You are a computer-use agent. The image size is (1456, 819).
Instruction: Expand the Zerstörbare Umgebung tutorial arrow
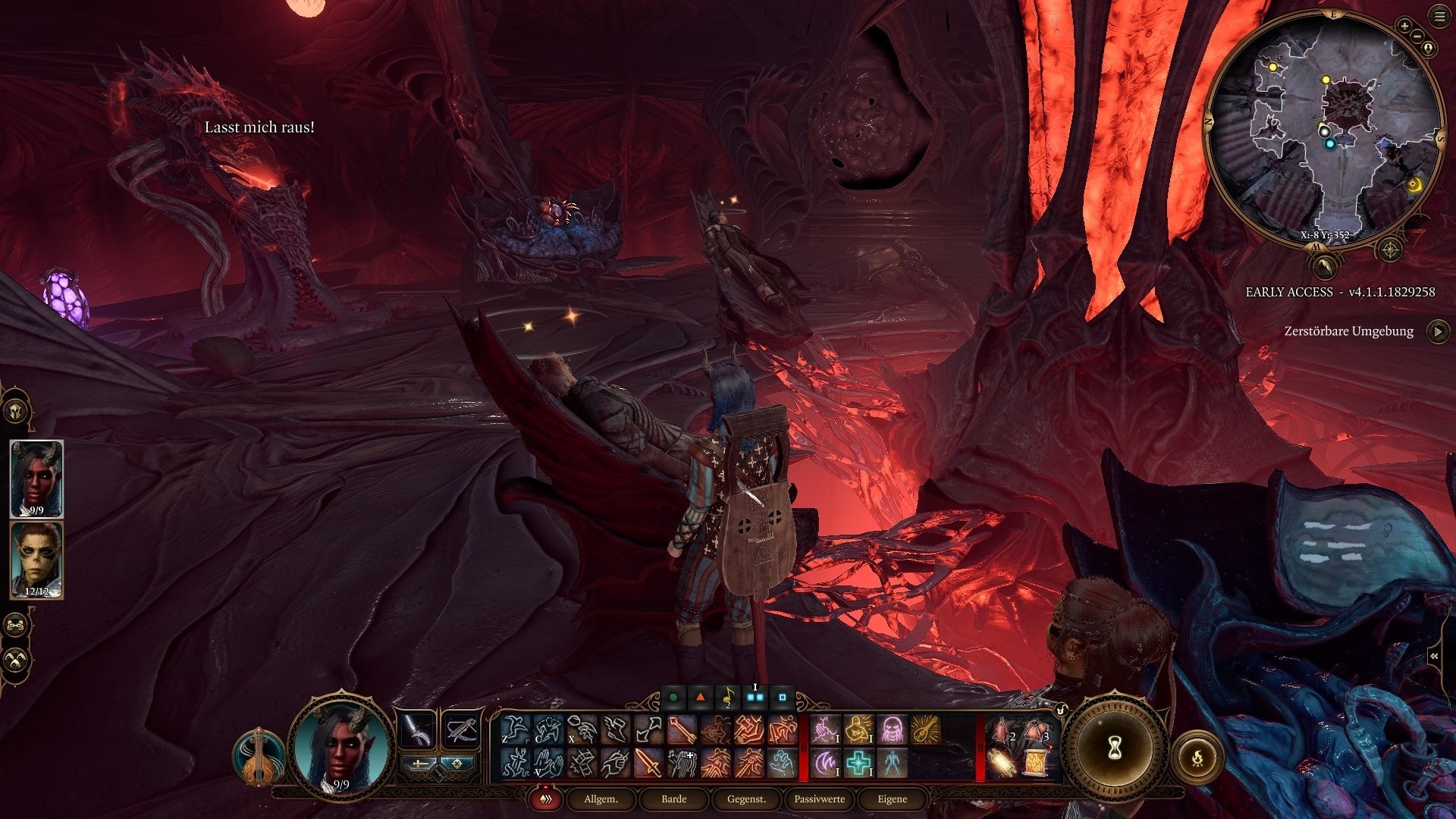[x=1438, y=331]
